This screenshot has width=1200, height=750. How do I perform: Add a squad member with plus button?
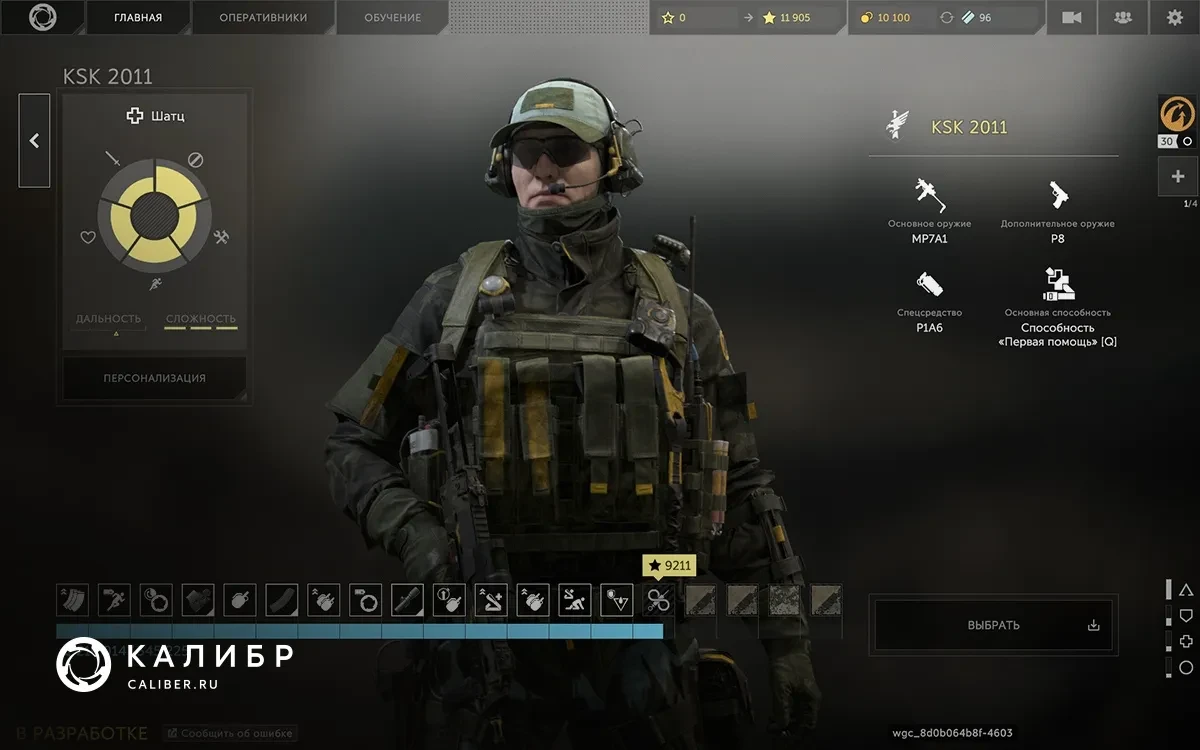click(1177, 177)
